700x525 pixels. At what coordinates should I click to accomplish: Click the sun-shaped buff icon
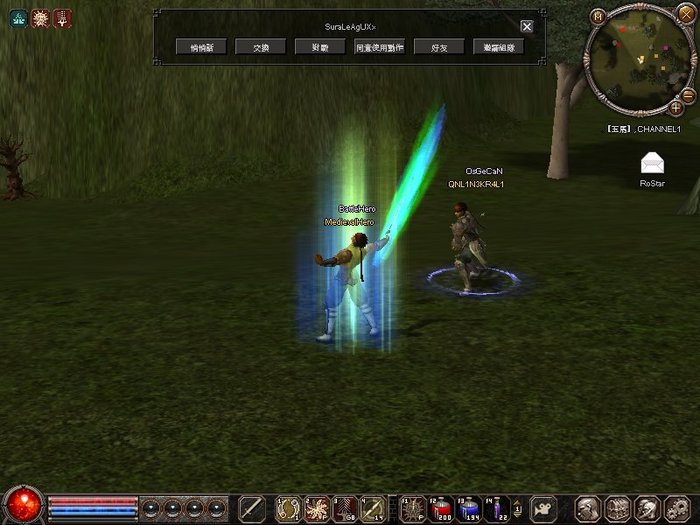point(41,17)
